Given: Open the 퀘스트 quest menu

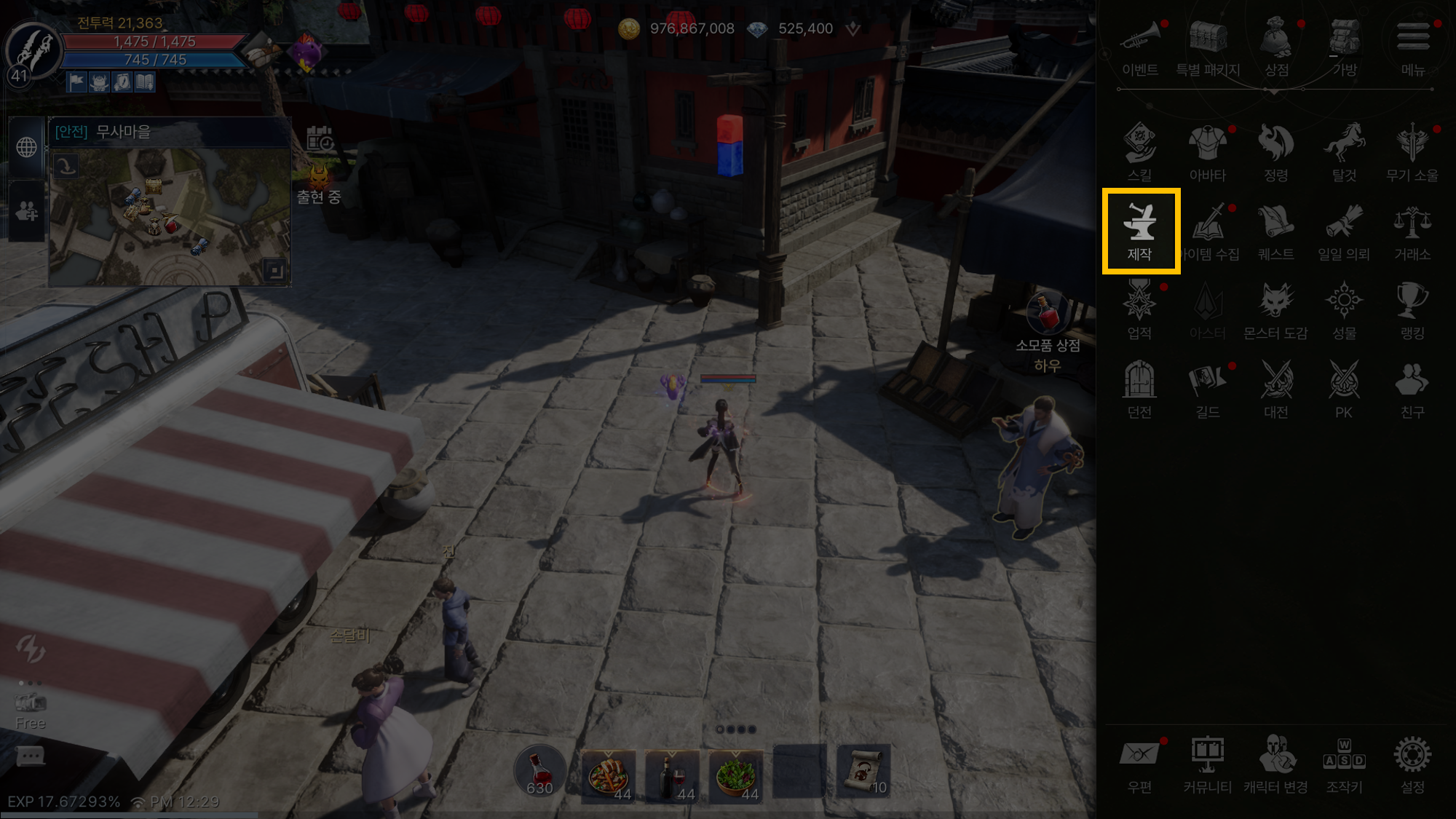Looking at the screenshot, I should pos(1275,230).
